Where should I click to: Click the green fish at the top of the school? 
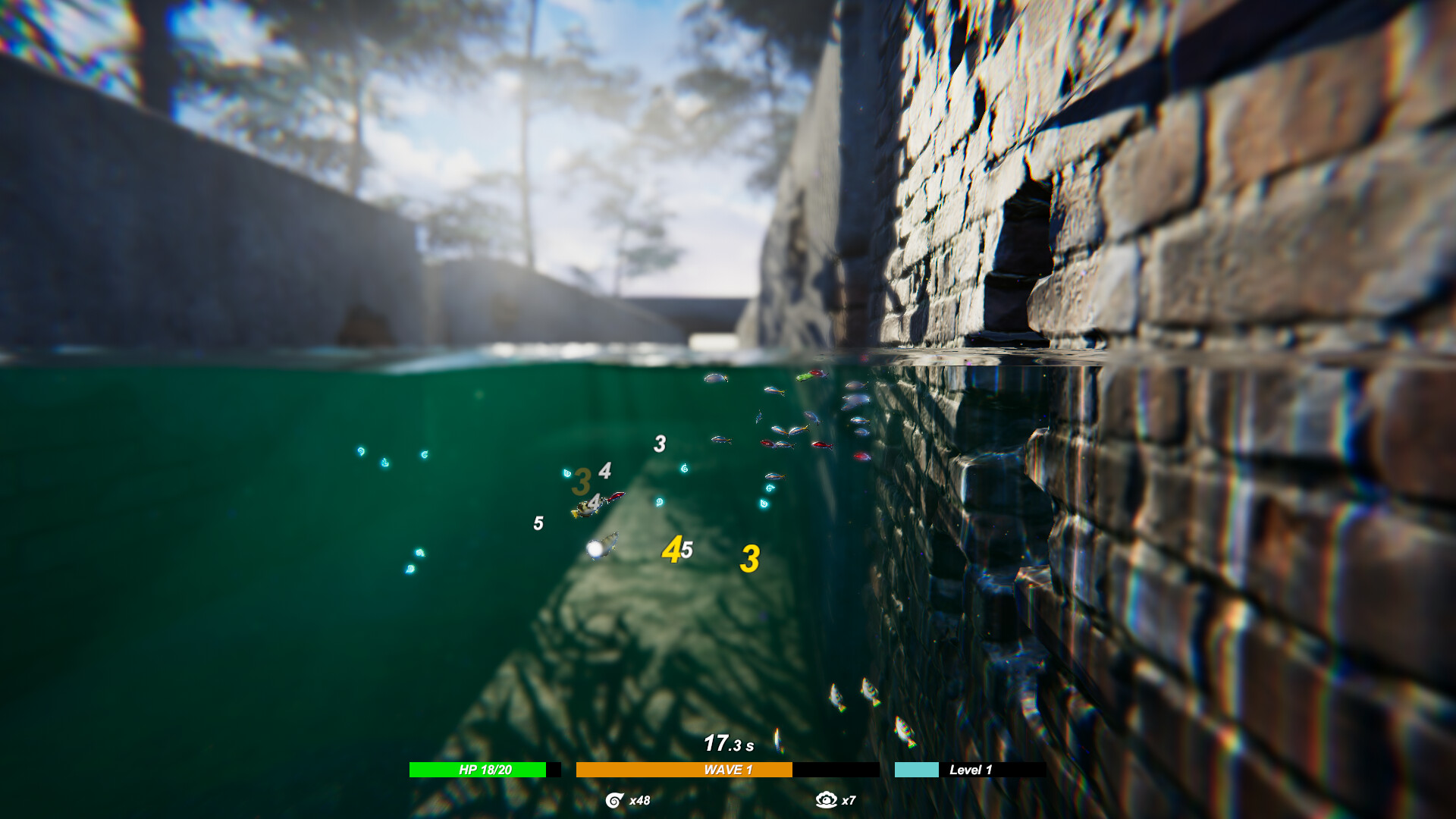804,376
